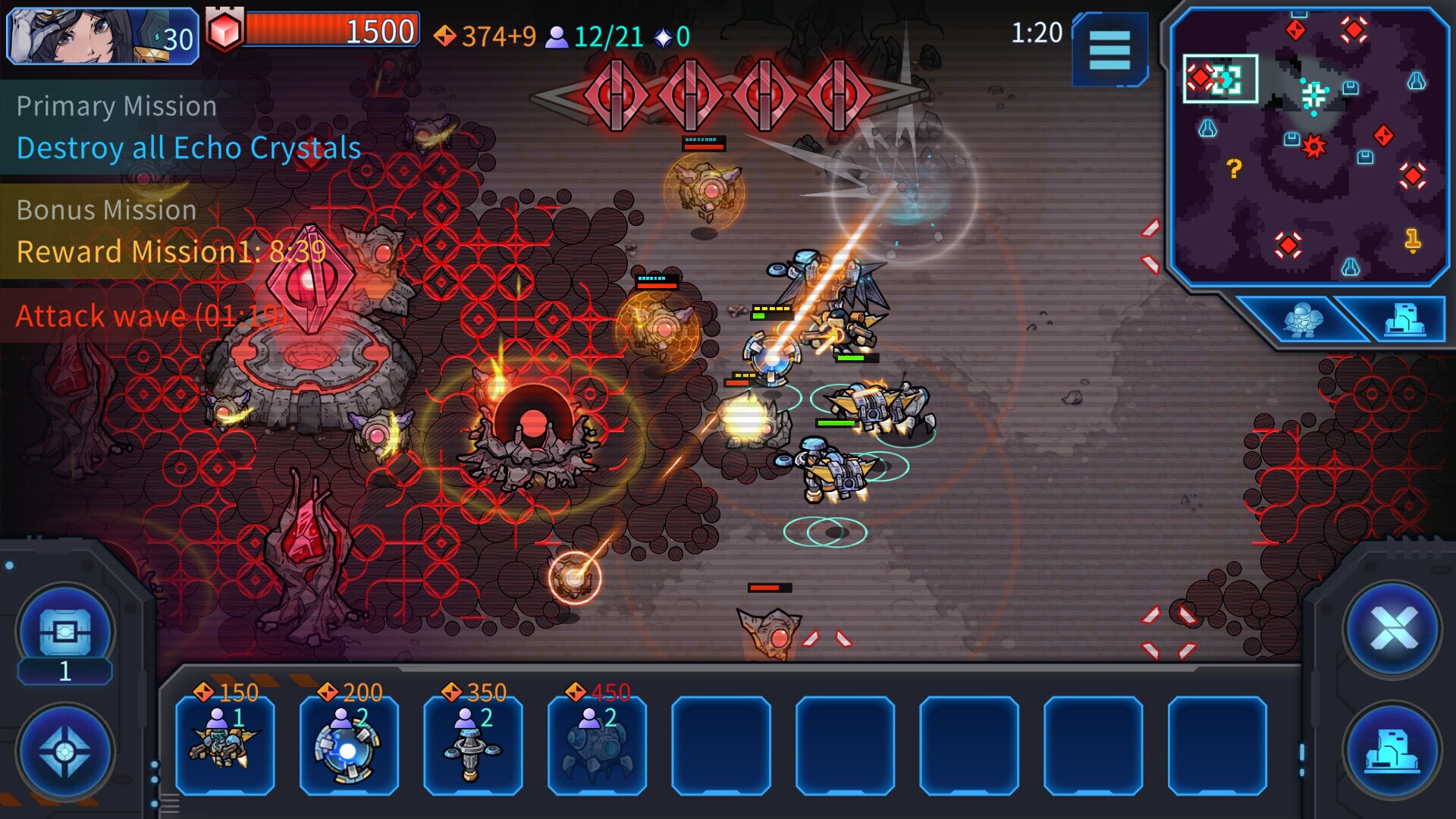The width and height of the screenshot is (1456, 819).
Task: Select the 350-cost beacon unit card
Action: (x=472, y=747)
